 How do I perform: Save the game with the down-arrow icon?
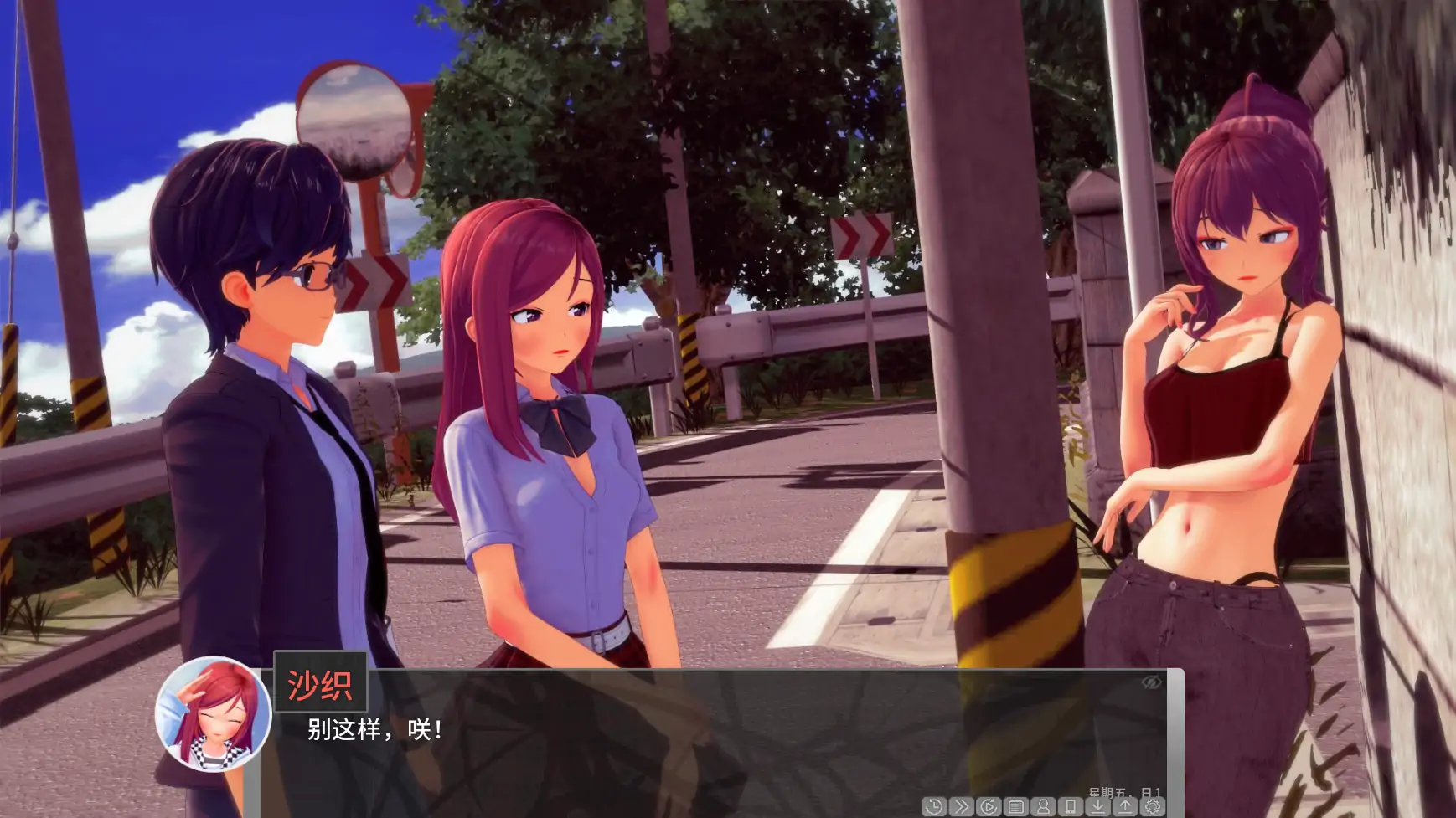coord(1099,806)
